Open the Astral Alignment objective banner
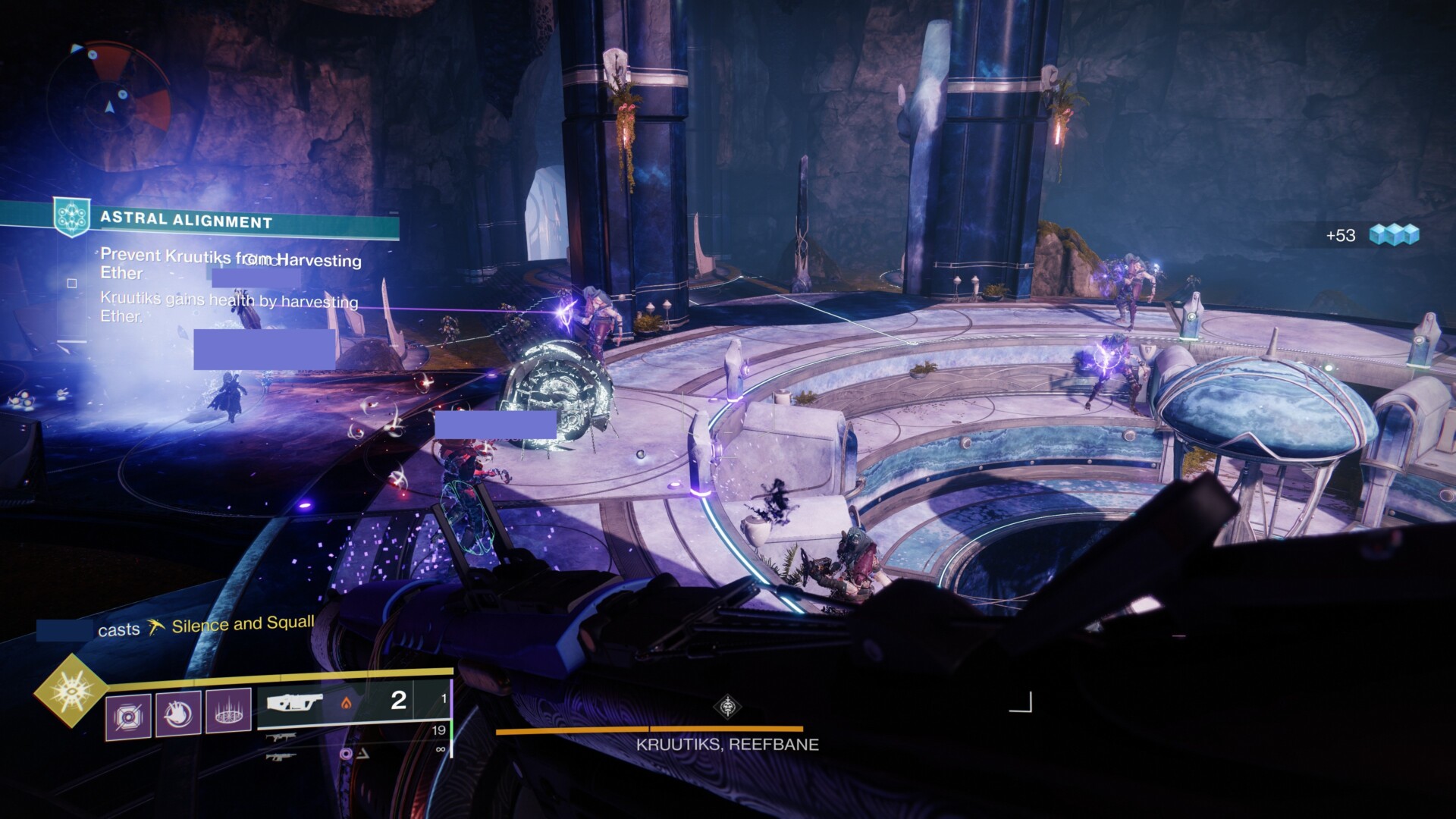Viewport: 1456px width, 819px height. pos(227,221)
